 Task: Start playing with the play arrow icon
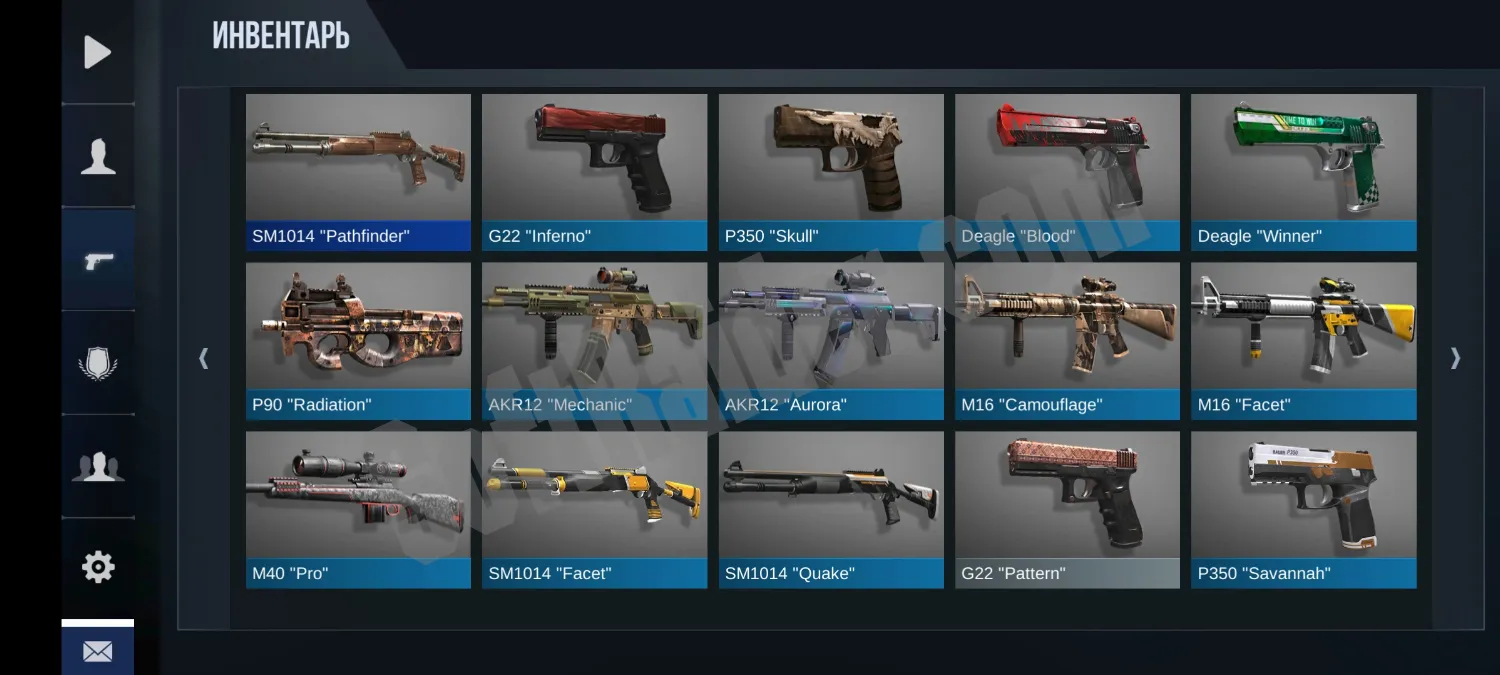click(98, 52)
